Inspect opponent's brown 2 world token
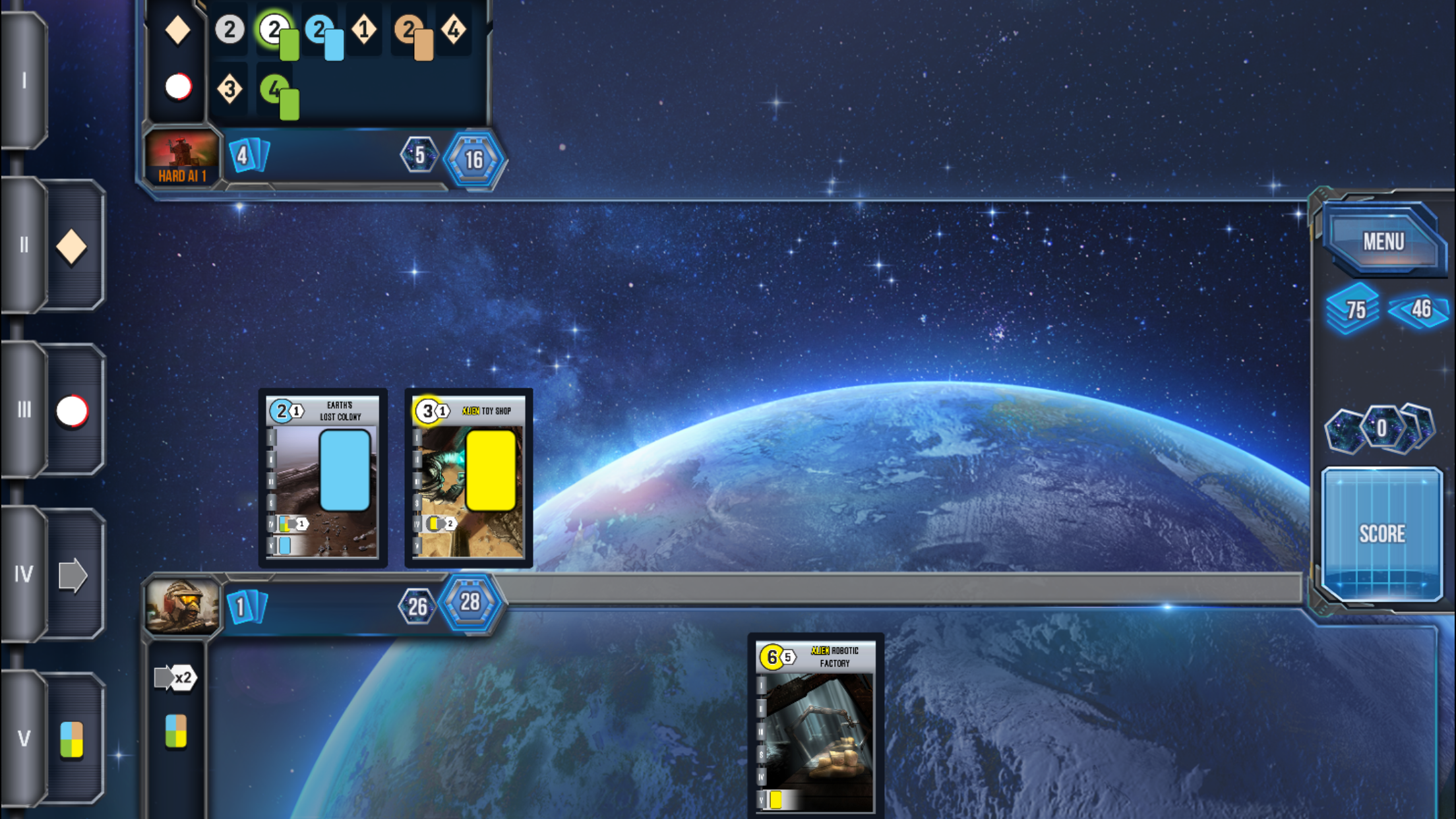The height and width of the screenshot is (819, 1456). (x=413, y=35)
